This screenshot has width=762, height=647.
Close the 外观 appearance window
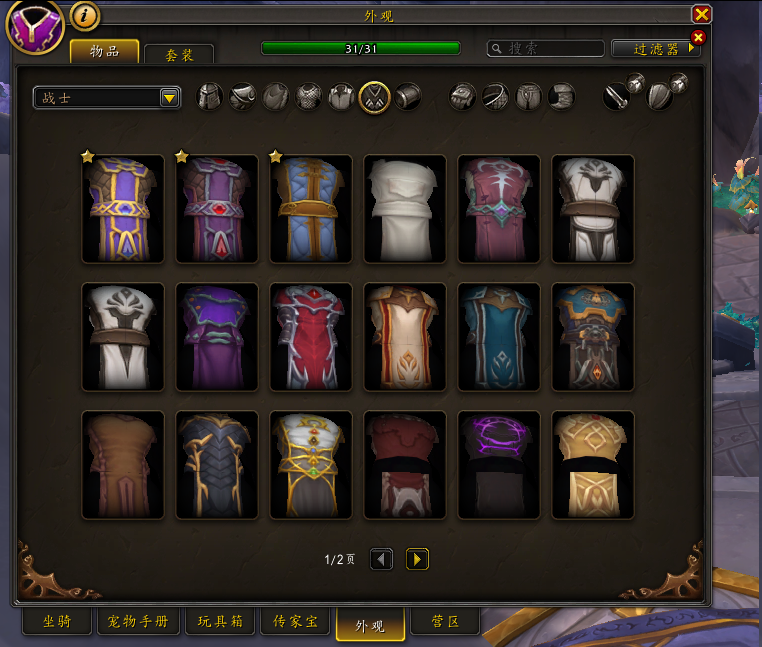pos(702,14)
